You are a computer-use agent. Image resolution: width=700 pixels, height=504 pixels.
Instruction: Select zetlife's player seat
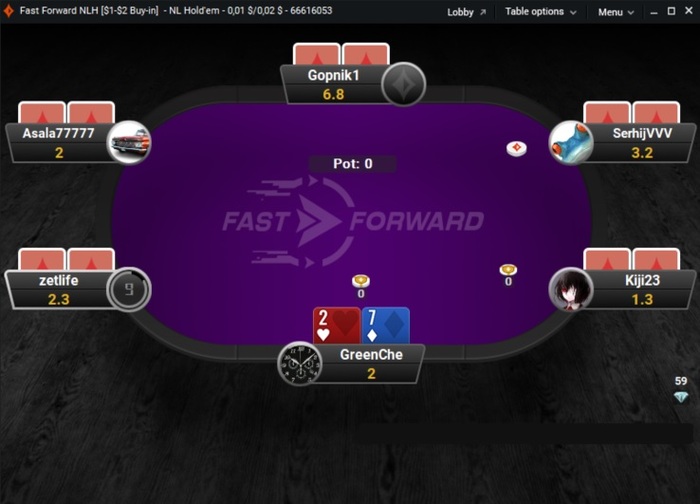pos(60,289)
